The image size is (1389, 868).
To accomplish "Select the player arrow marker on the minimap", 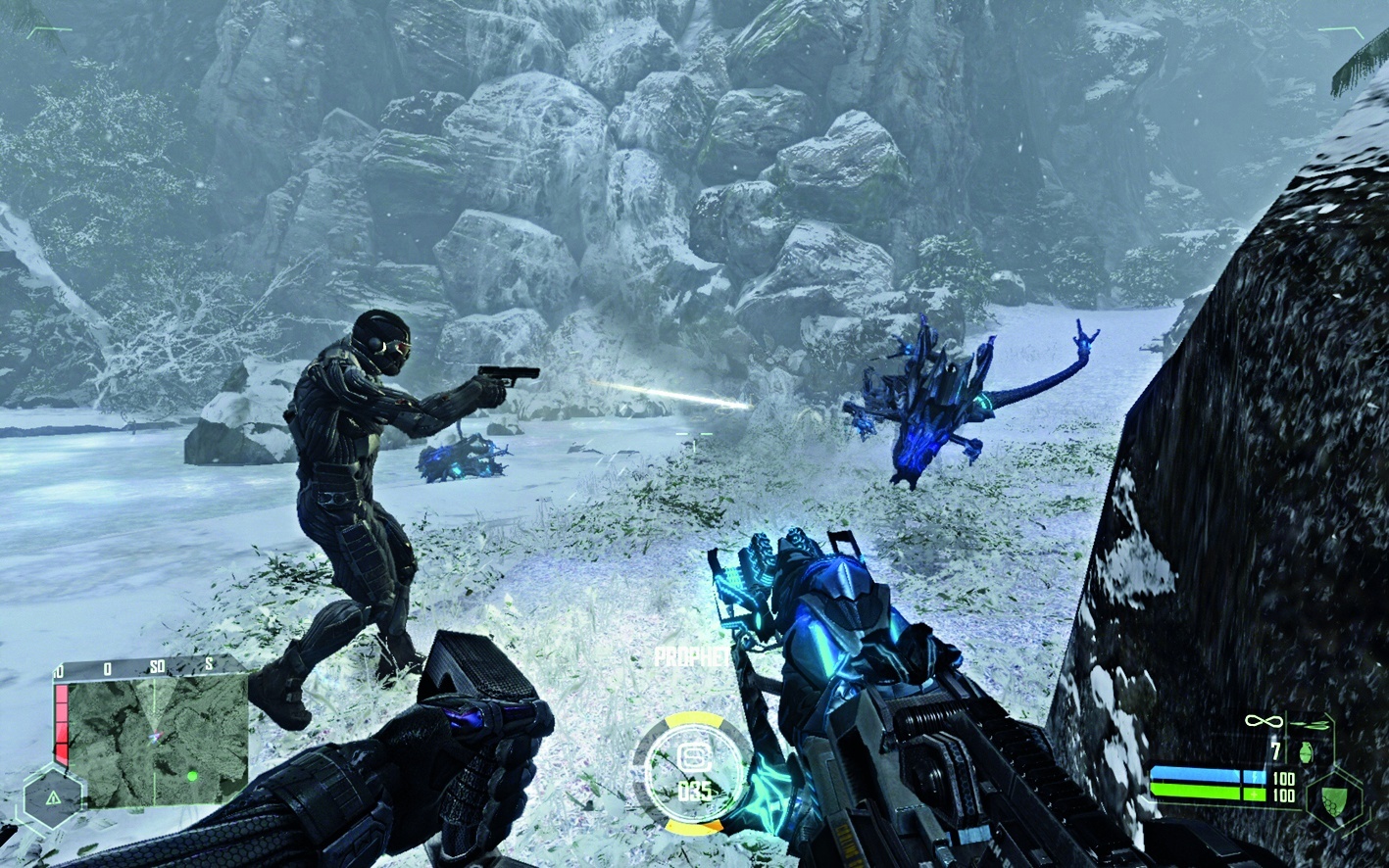I will click(154, 737).
